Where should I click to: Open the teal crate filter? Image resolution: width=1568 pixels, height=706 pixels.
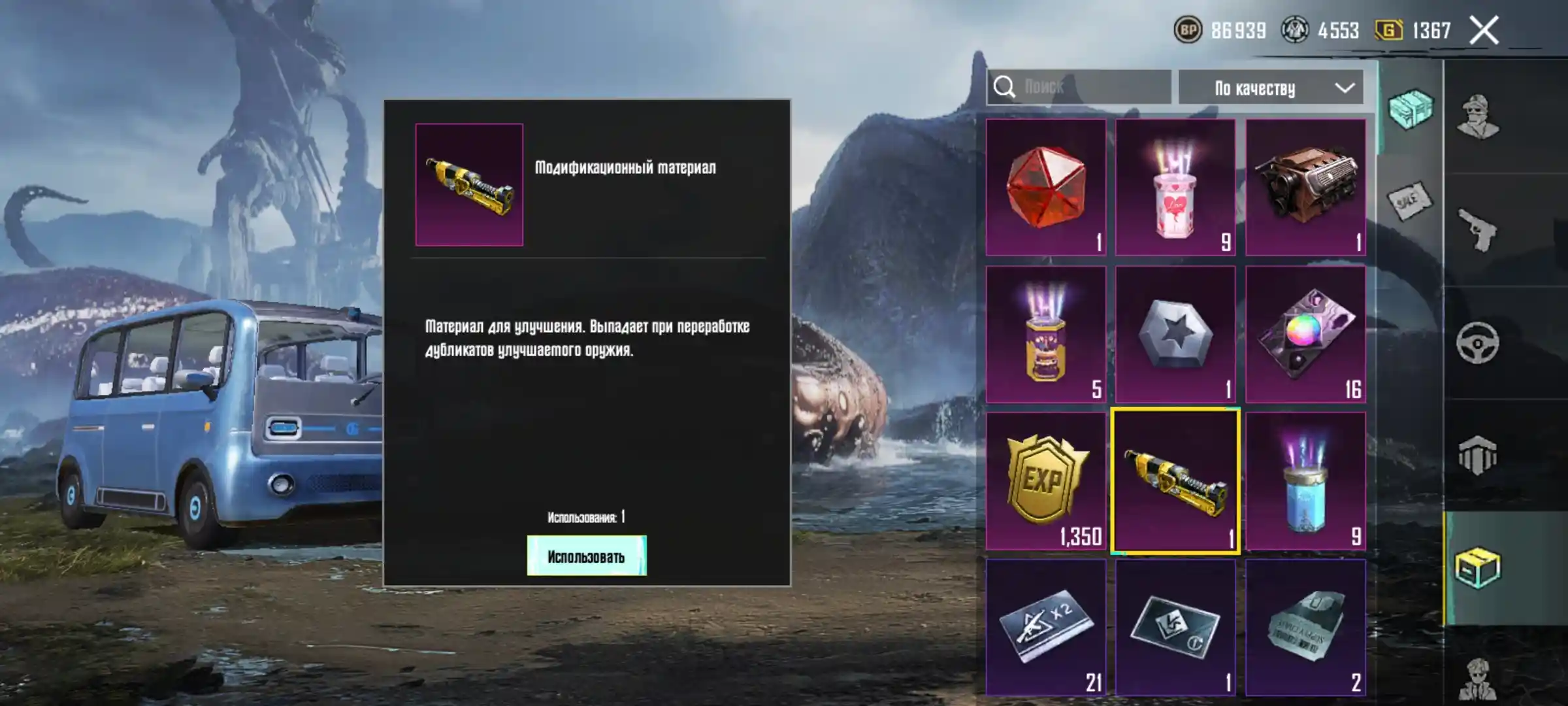(1410, 109)
